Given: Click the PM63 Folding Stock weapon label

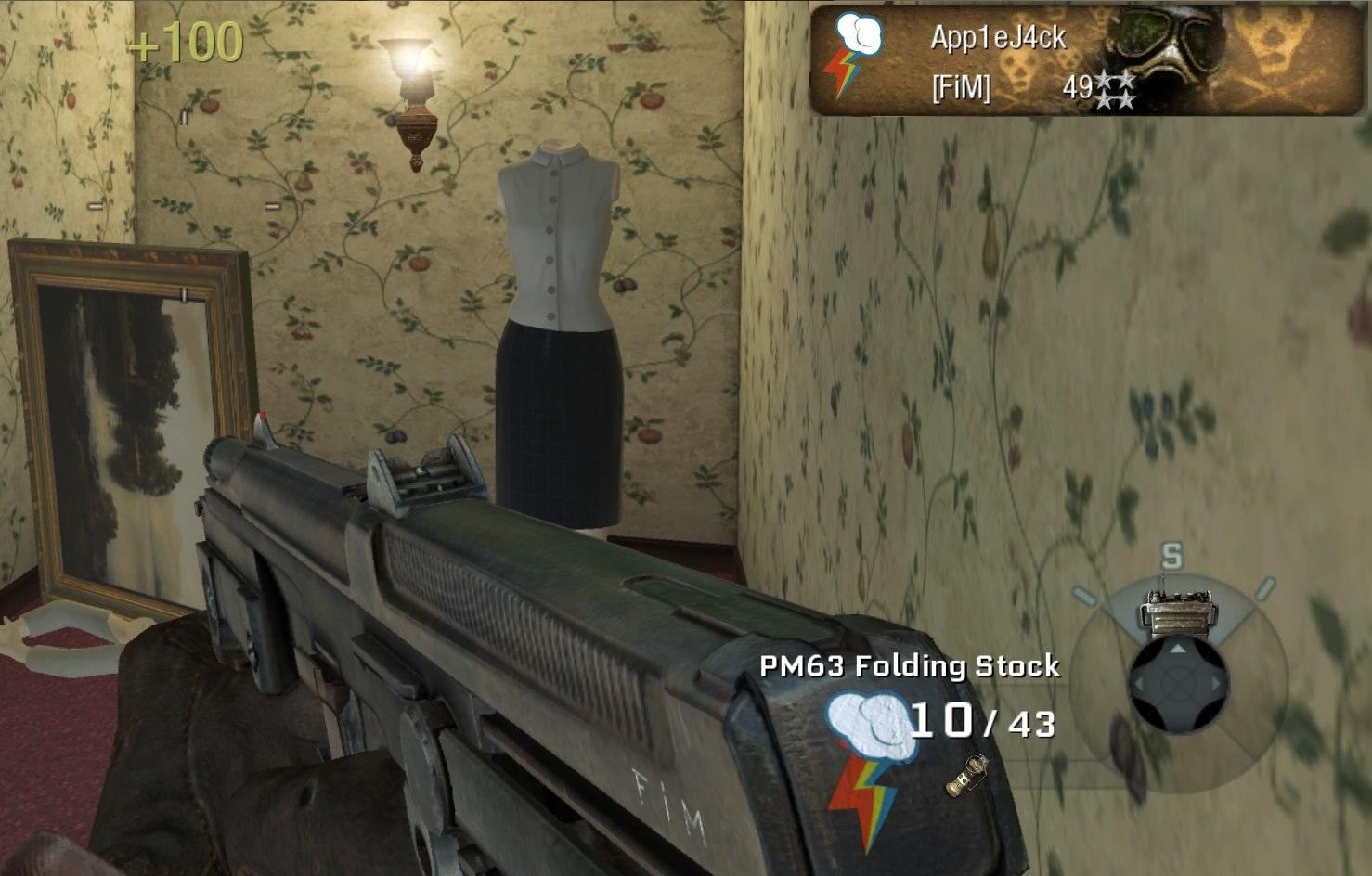Looking at the screenshot, I should point(909,665).
